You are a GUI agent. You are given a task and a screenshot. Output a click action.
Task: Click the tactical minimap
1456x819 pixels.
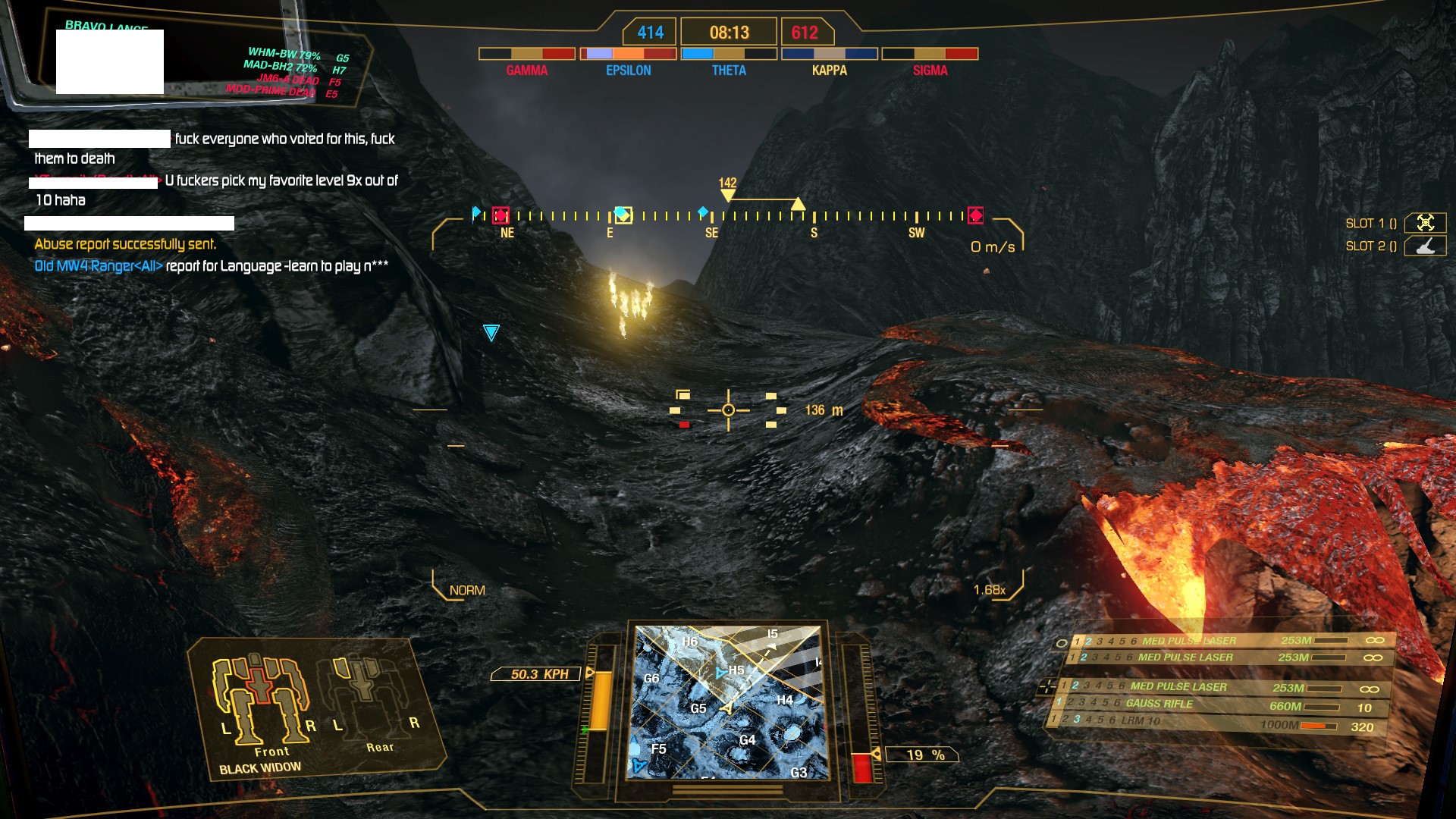coord(728,702)
